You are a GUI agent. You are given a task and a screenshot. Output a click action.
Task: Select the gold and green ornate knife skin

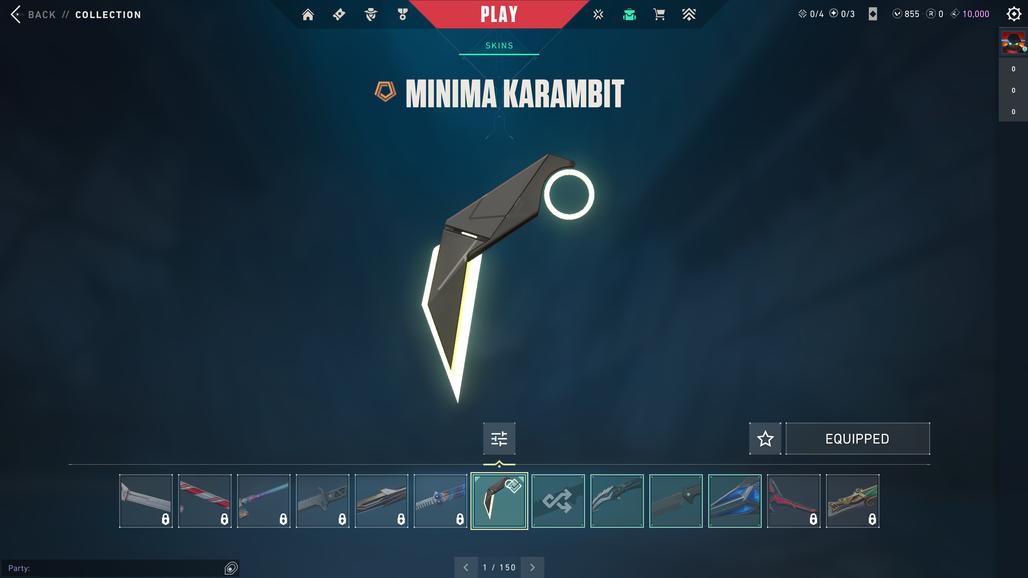point(853,501)
